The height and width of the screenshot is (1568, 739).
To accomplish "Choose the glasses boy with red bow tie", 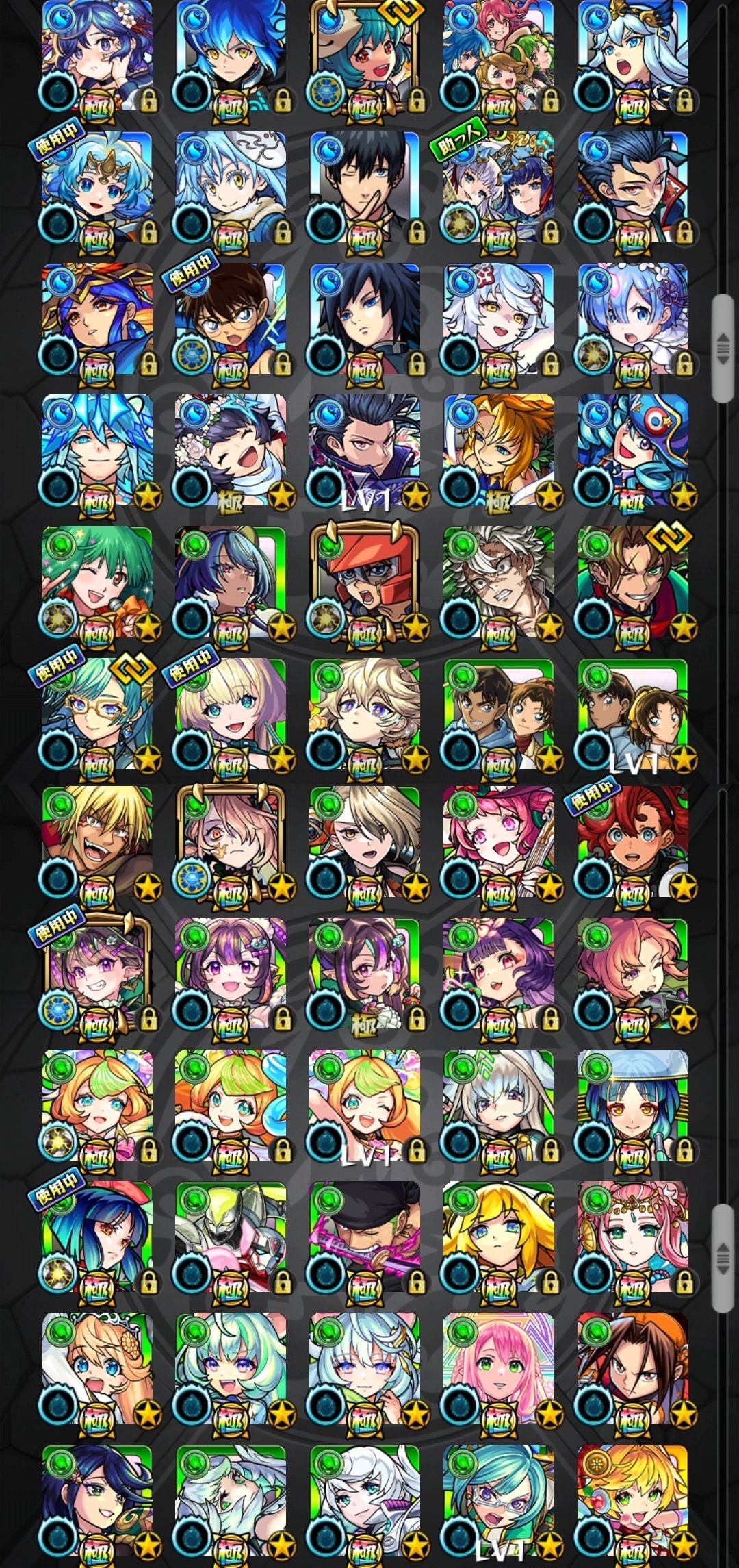I will pyautogui.click(x=230, y=320).
